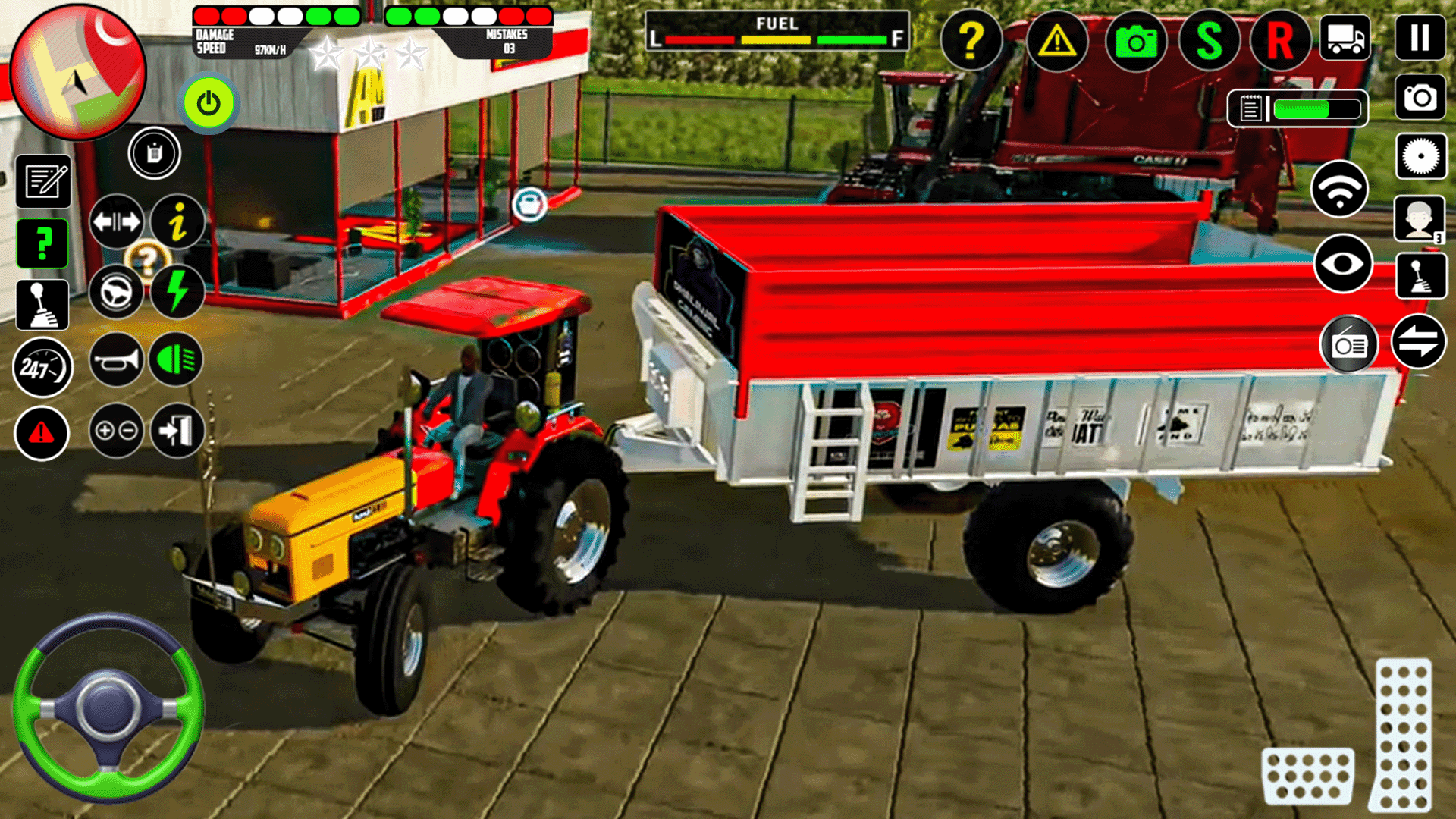Open the warning hazard menu
The image size is (1456, 819).
coord(1058,42)
